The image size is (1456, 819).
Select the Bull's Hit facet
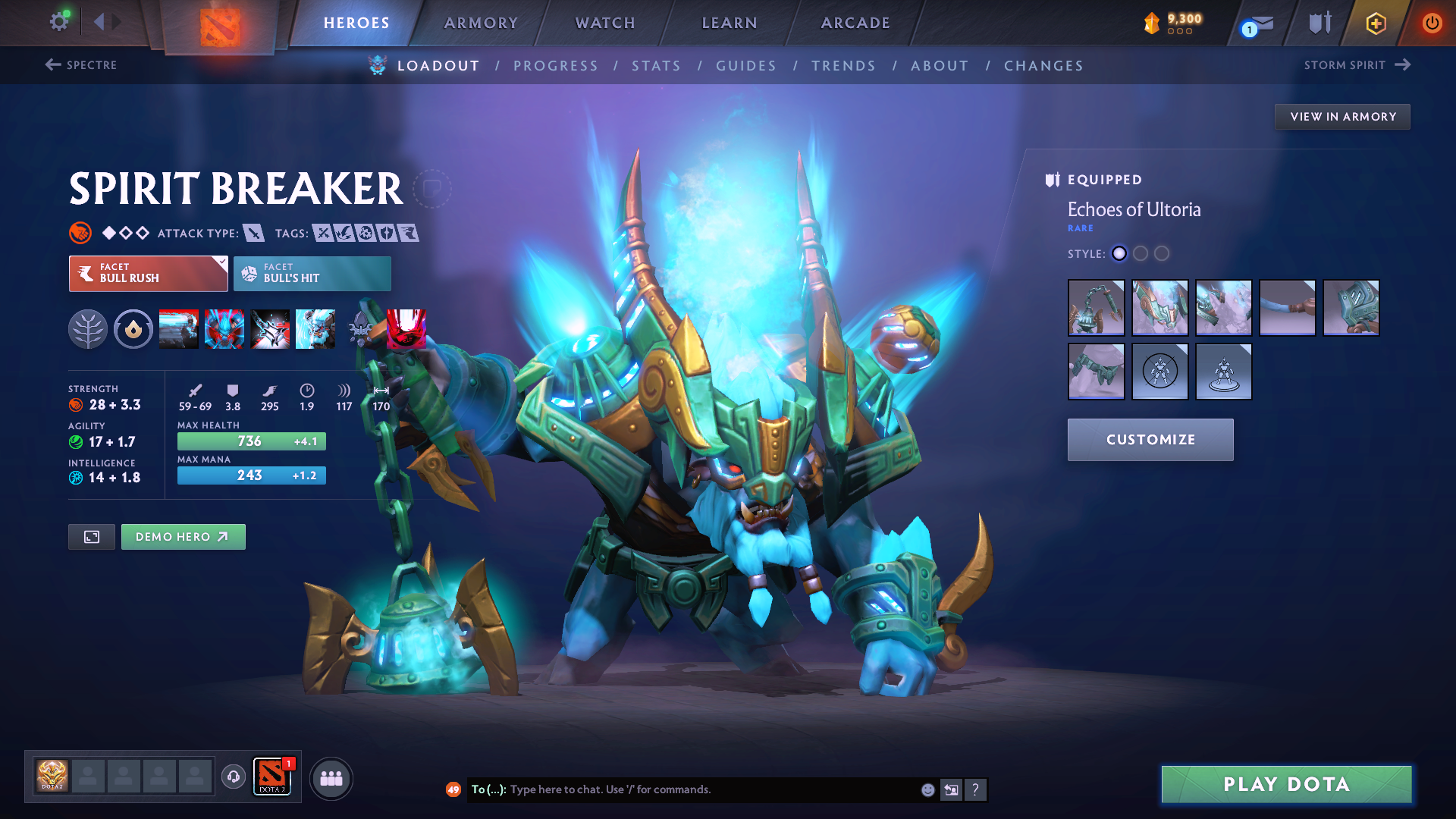pyautogui.click(x=312, y=274)
